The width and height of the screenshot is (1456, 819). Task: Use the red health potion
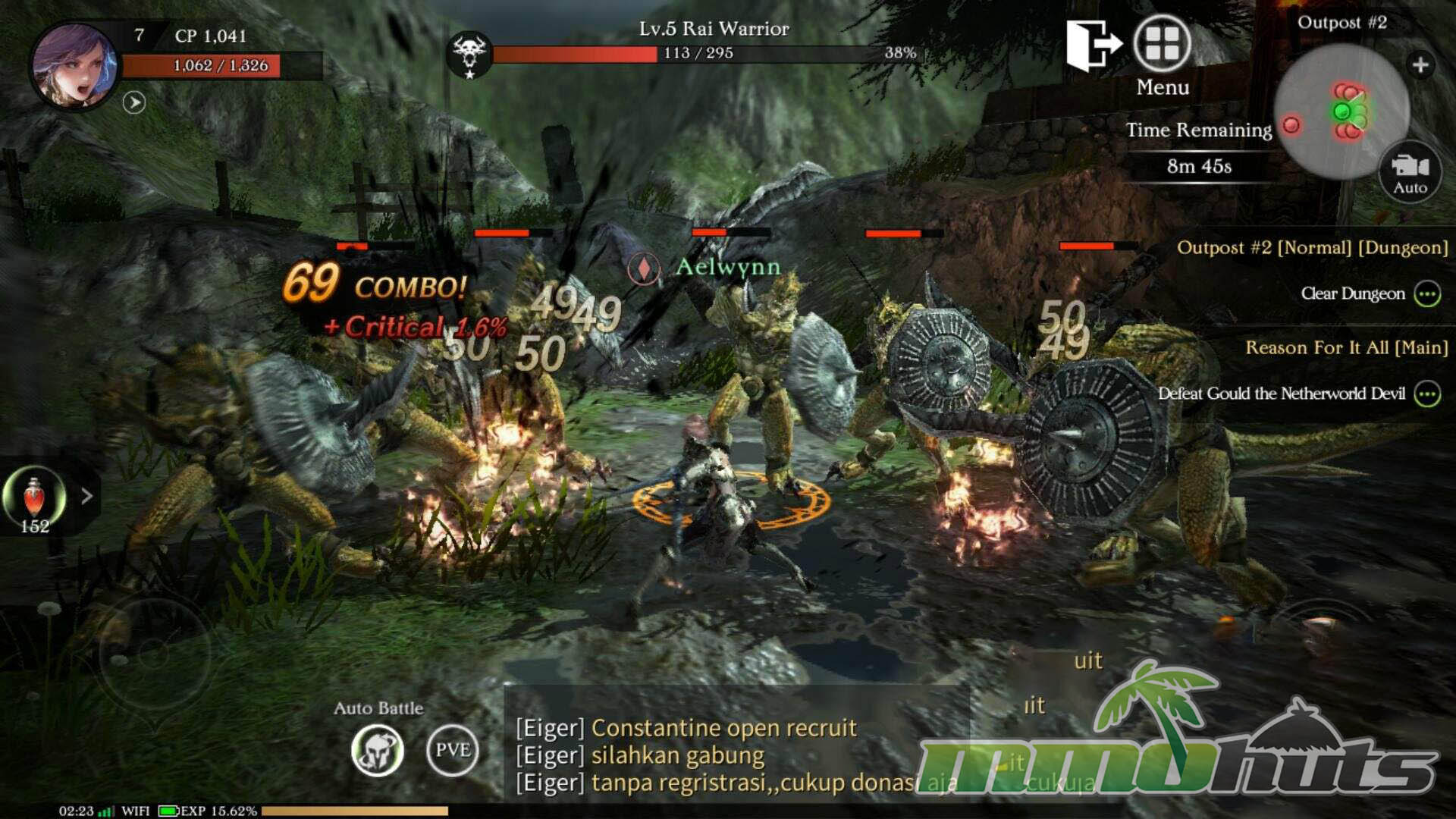34,497
